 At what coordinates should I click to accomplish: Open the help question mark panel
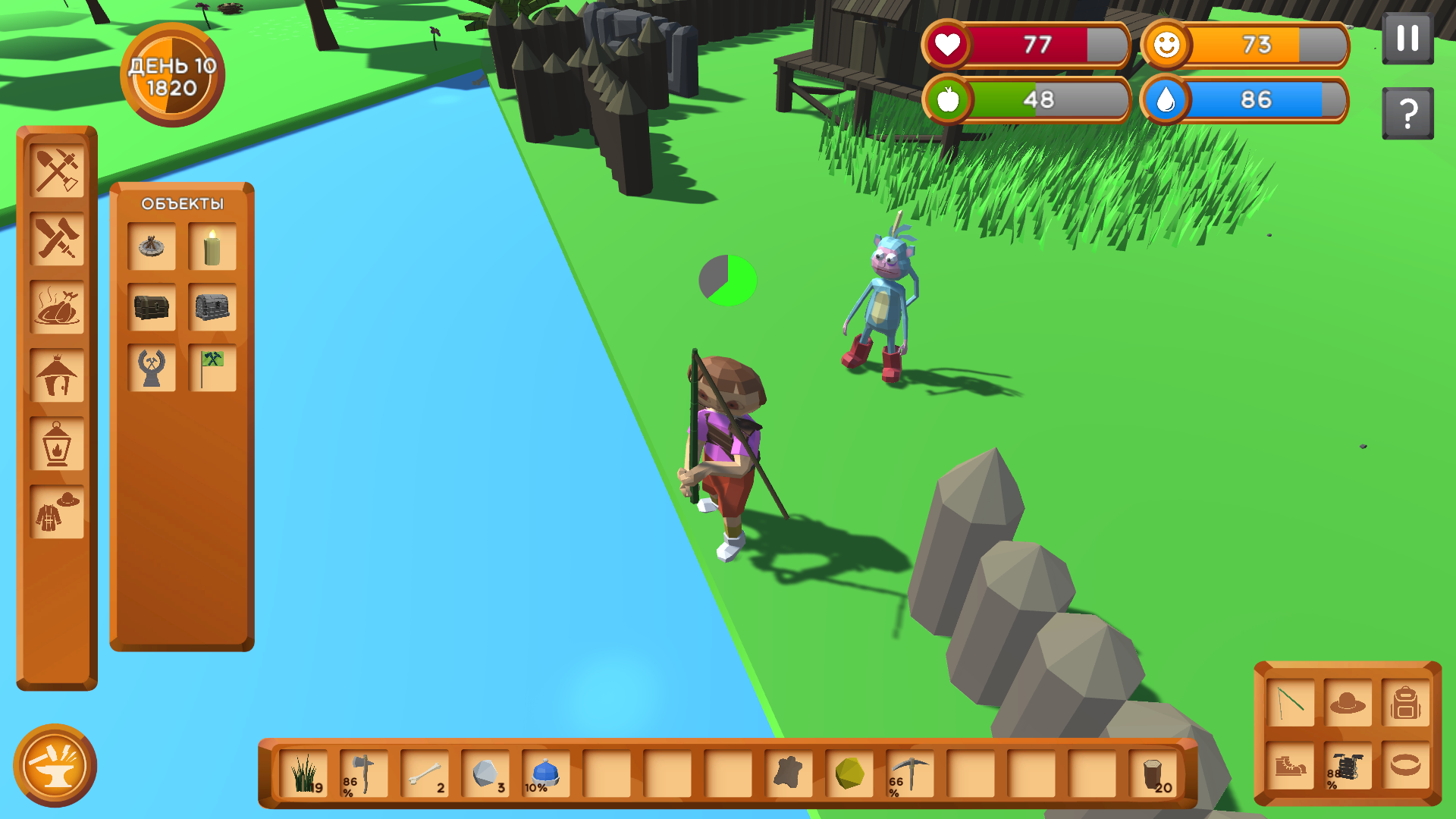[x=1408, y=112]
